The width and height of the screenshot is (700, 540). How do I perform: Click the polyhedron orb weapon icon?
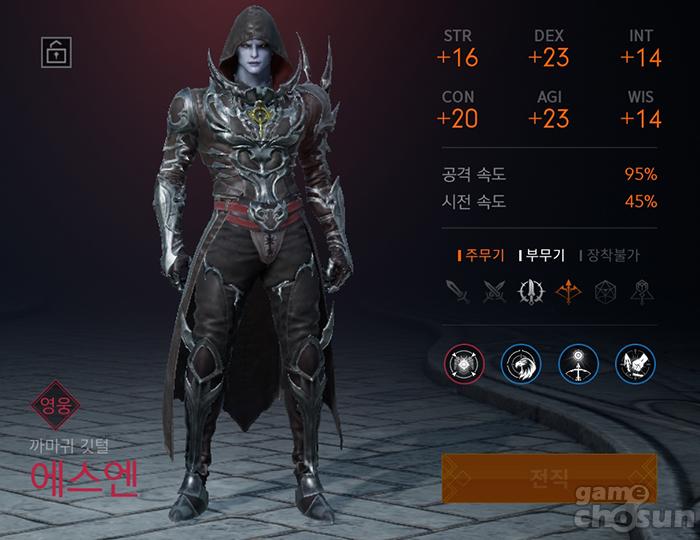point(605,291)
